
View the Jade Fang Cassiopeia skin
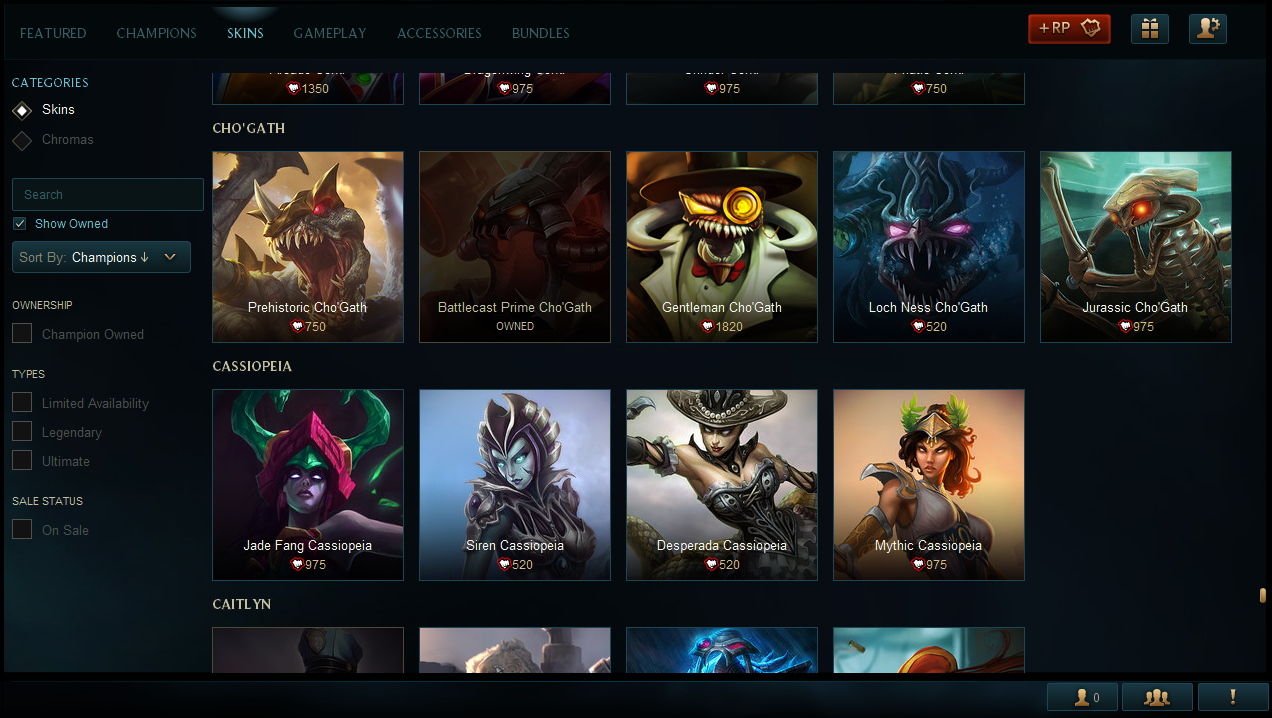[x=308, y=484]
